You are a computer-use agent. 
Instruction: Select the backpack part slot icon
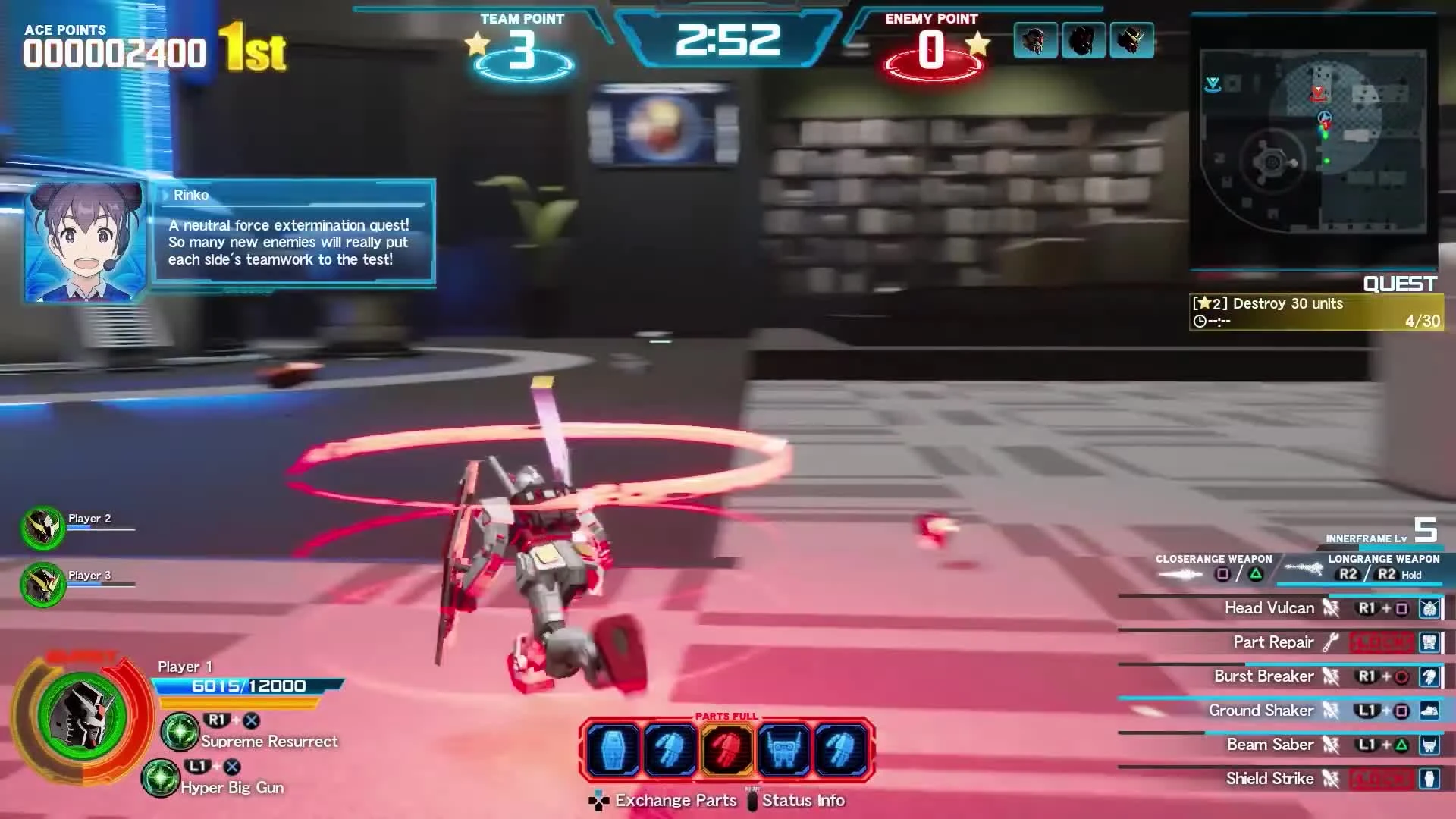[785, 749]
